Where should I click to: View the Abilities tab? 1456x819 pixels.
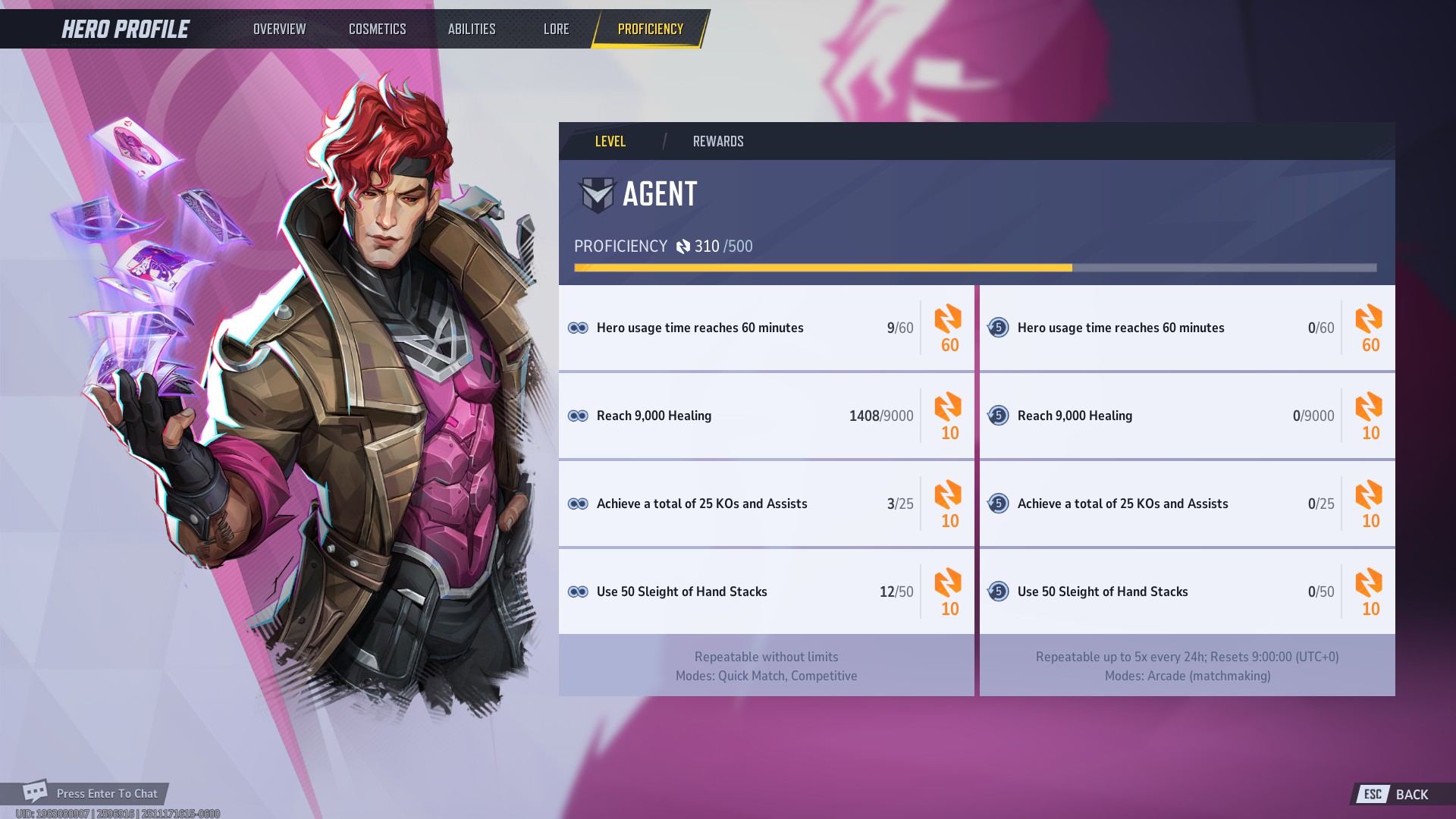pyautogui.click(x=471, y=29)
